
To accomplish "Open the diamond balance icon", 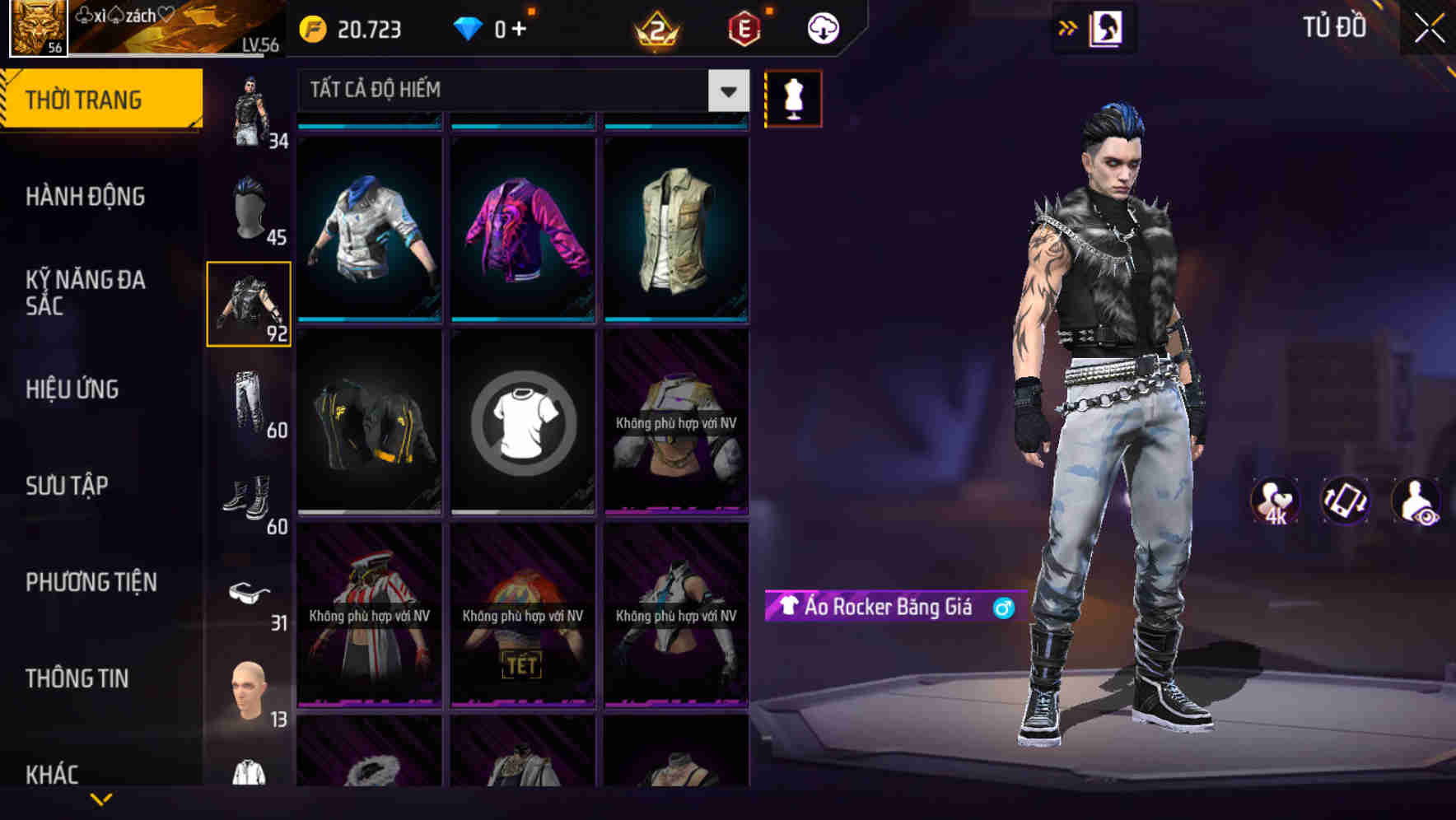I will pyautogui.click(x=469, y=27).
